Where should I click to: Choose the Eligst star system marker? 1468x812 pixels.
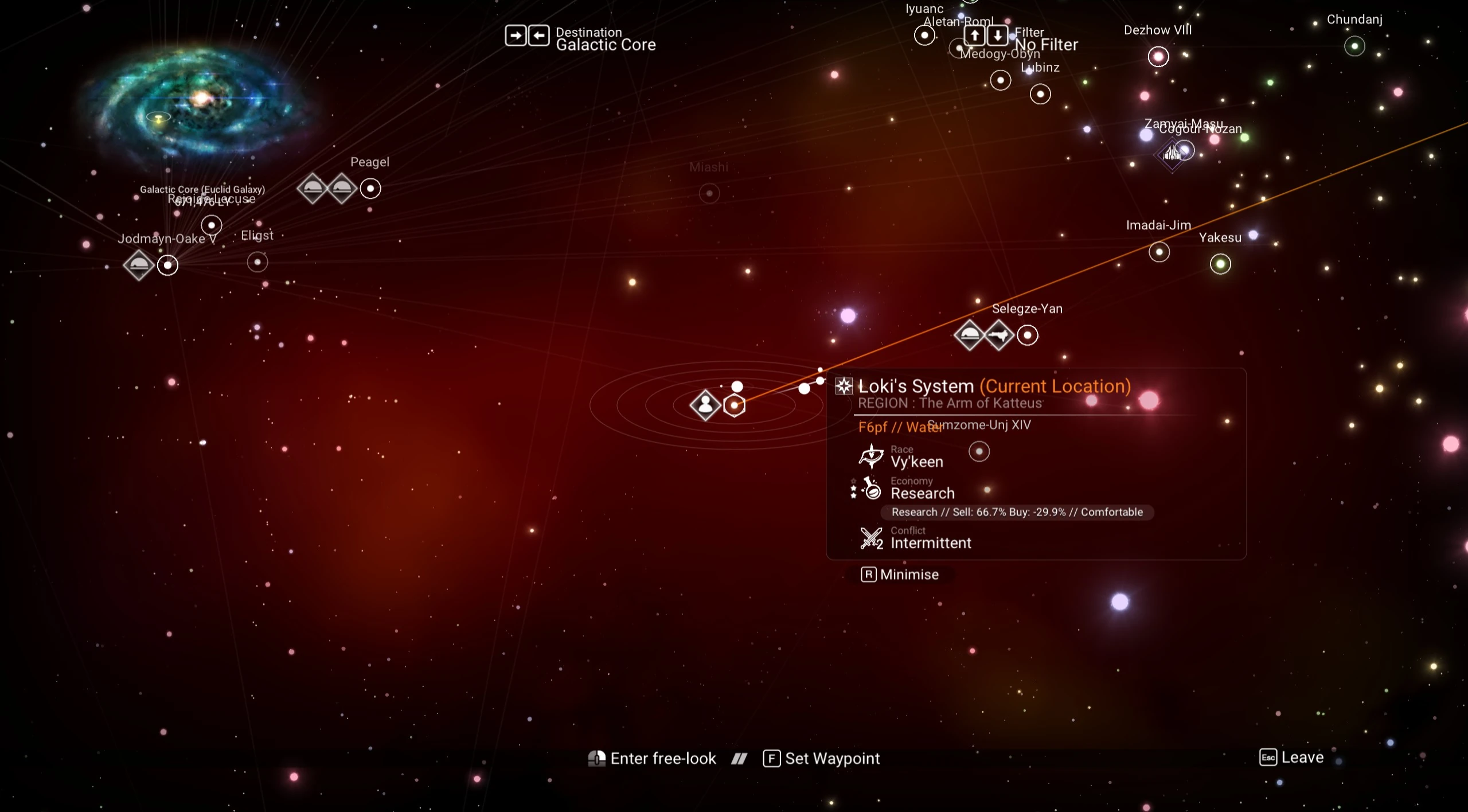tap(257, 262)
